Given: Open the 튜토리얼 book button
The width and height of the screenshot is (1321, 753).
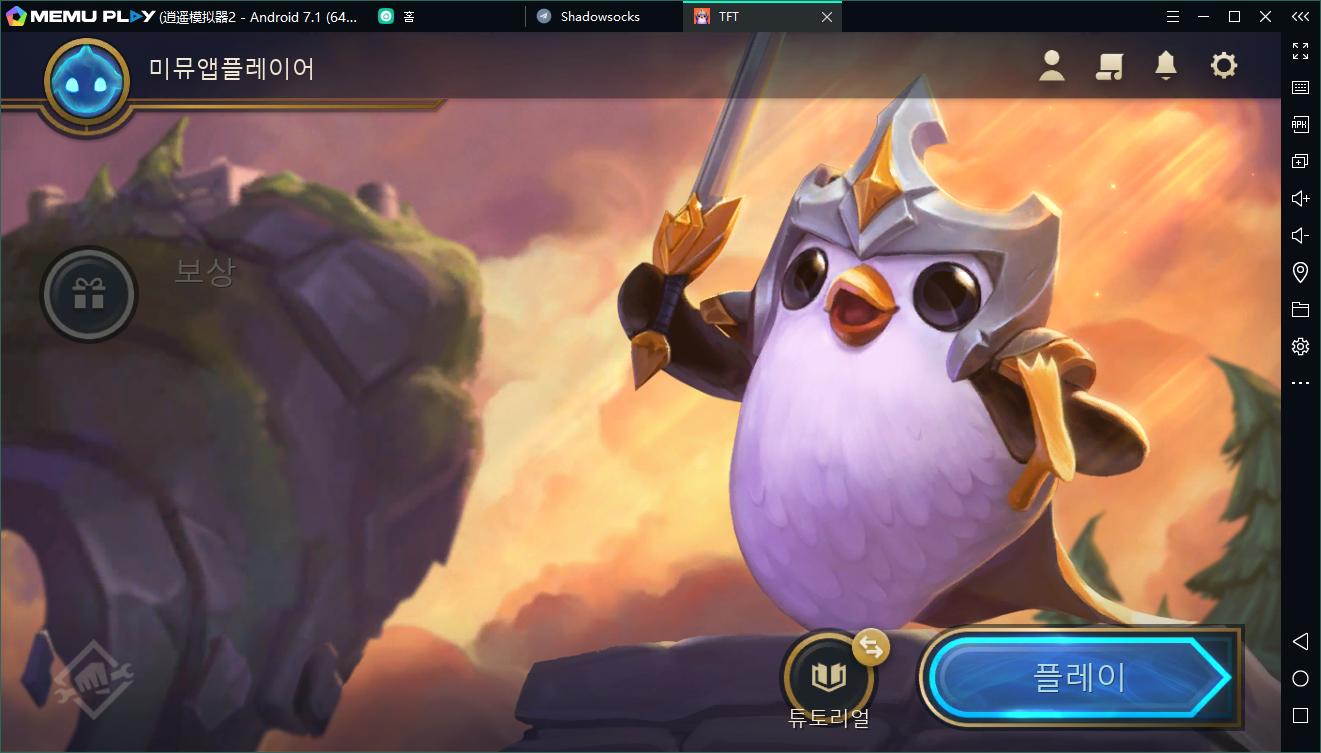Looking at the screenshot, I should (x=828, y=677).
